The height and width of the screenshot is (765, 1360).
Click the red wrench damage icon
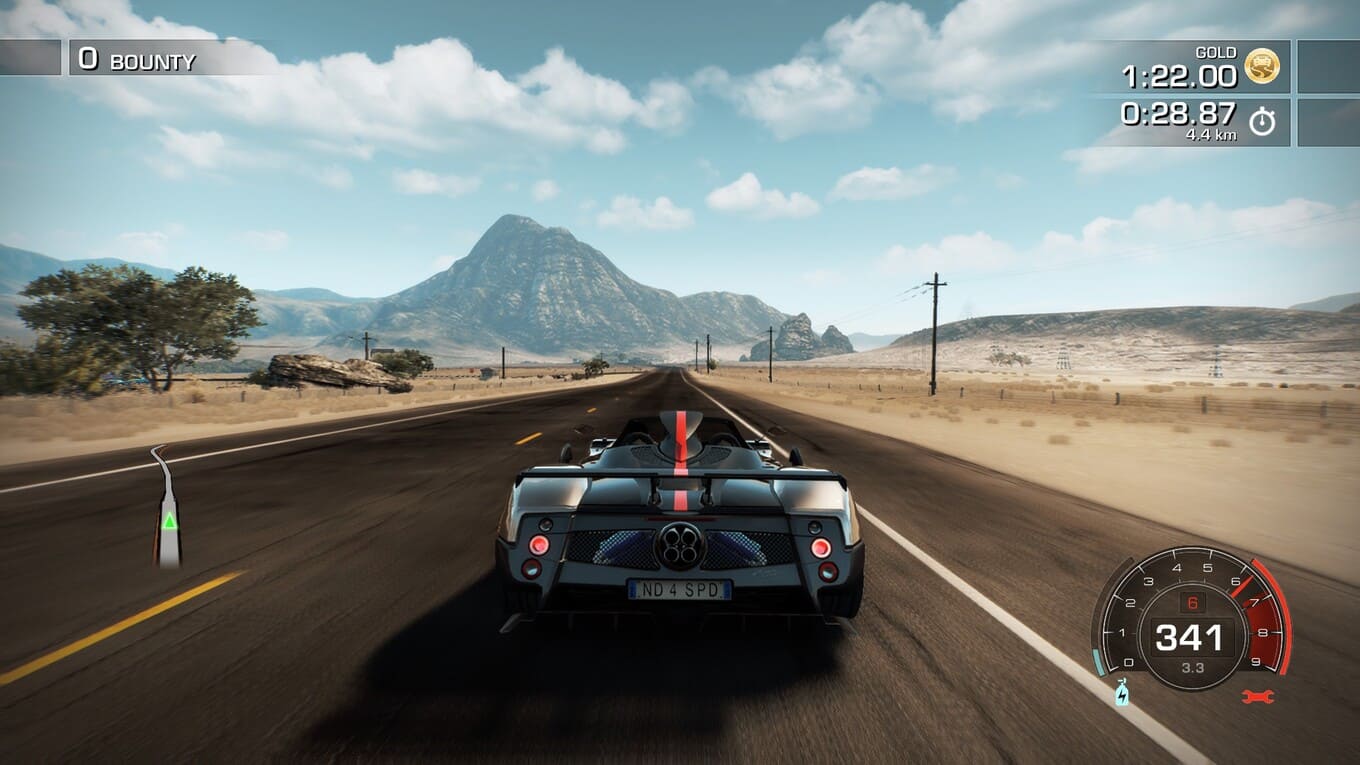point(1257,696)
